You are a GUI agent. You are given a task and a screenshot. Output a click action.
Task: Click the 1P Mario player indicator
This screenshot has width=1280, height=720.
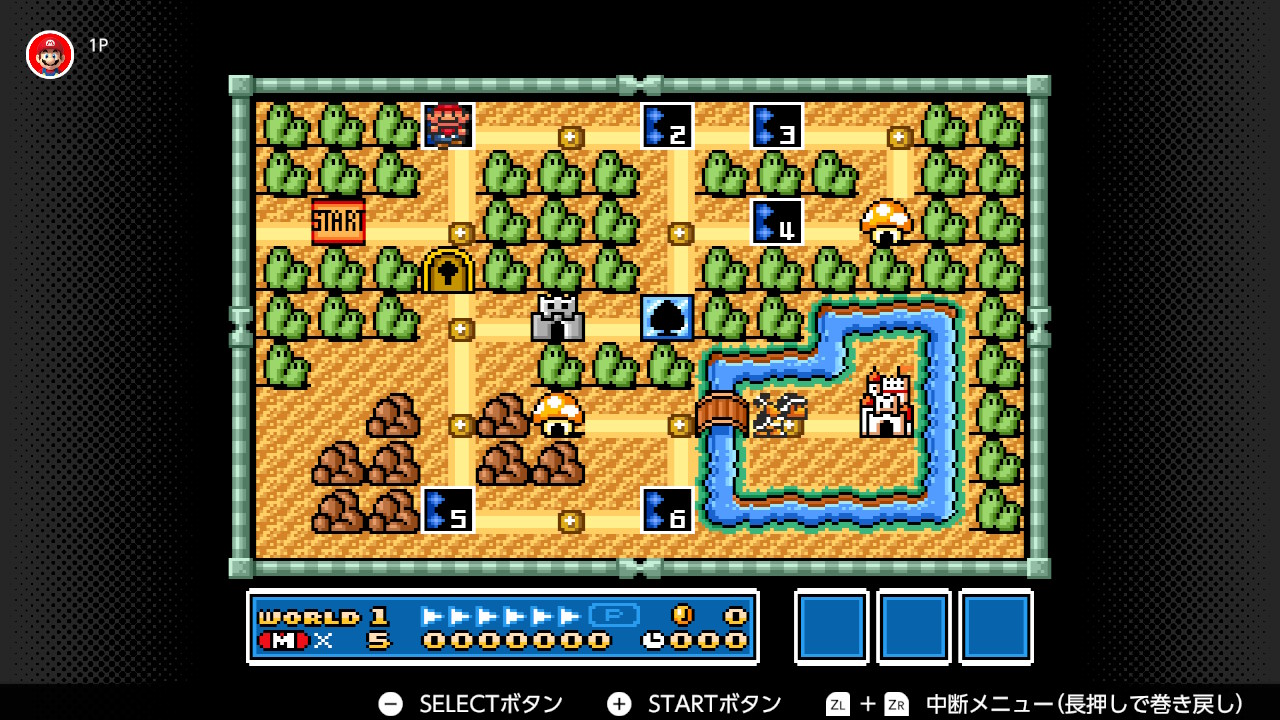pyautogui.click(x=48, y=54)
